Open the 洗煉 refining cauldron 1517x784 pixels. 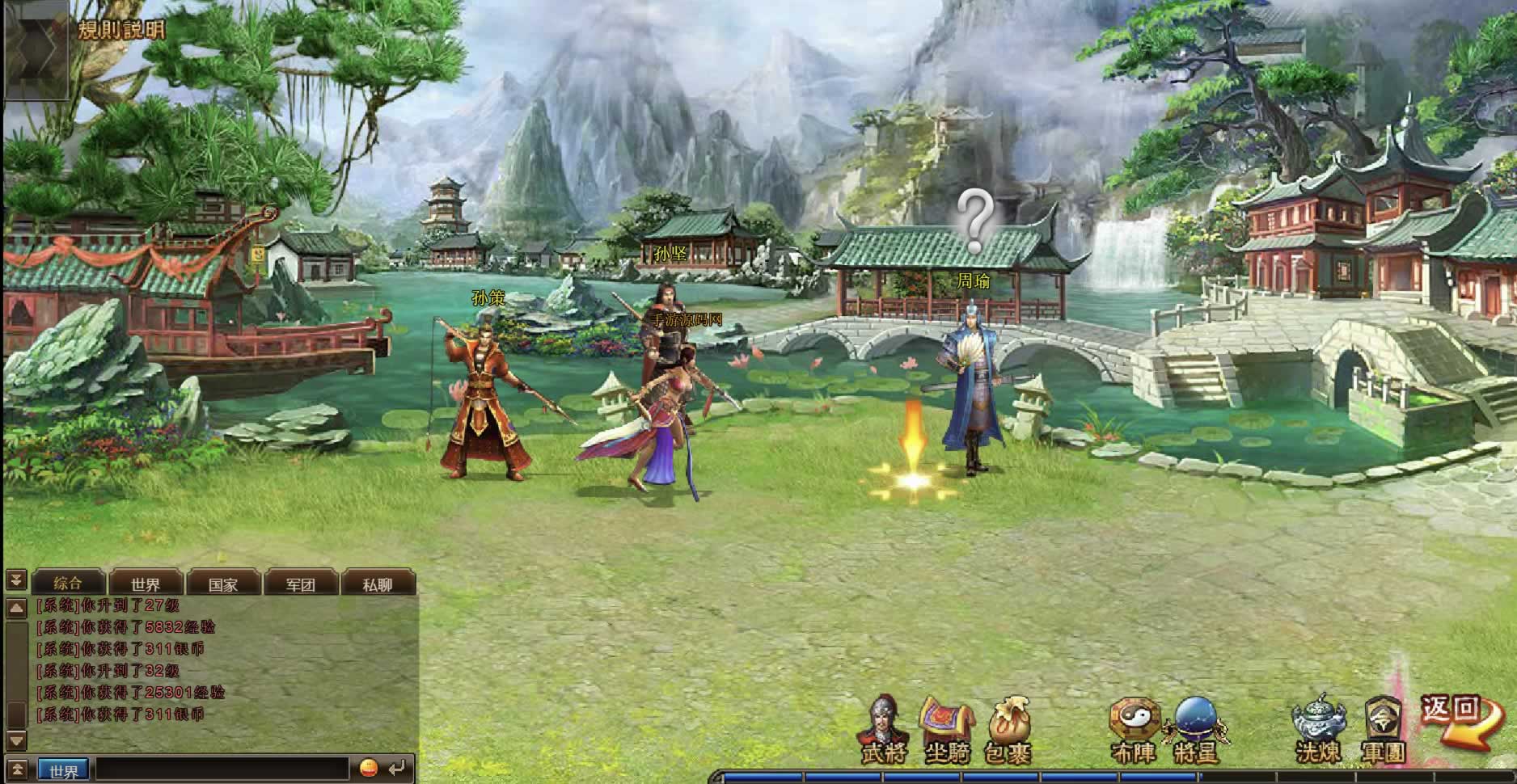point(1318,731)
